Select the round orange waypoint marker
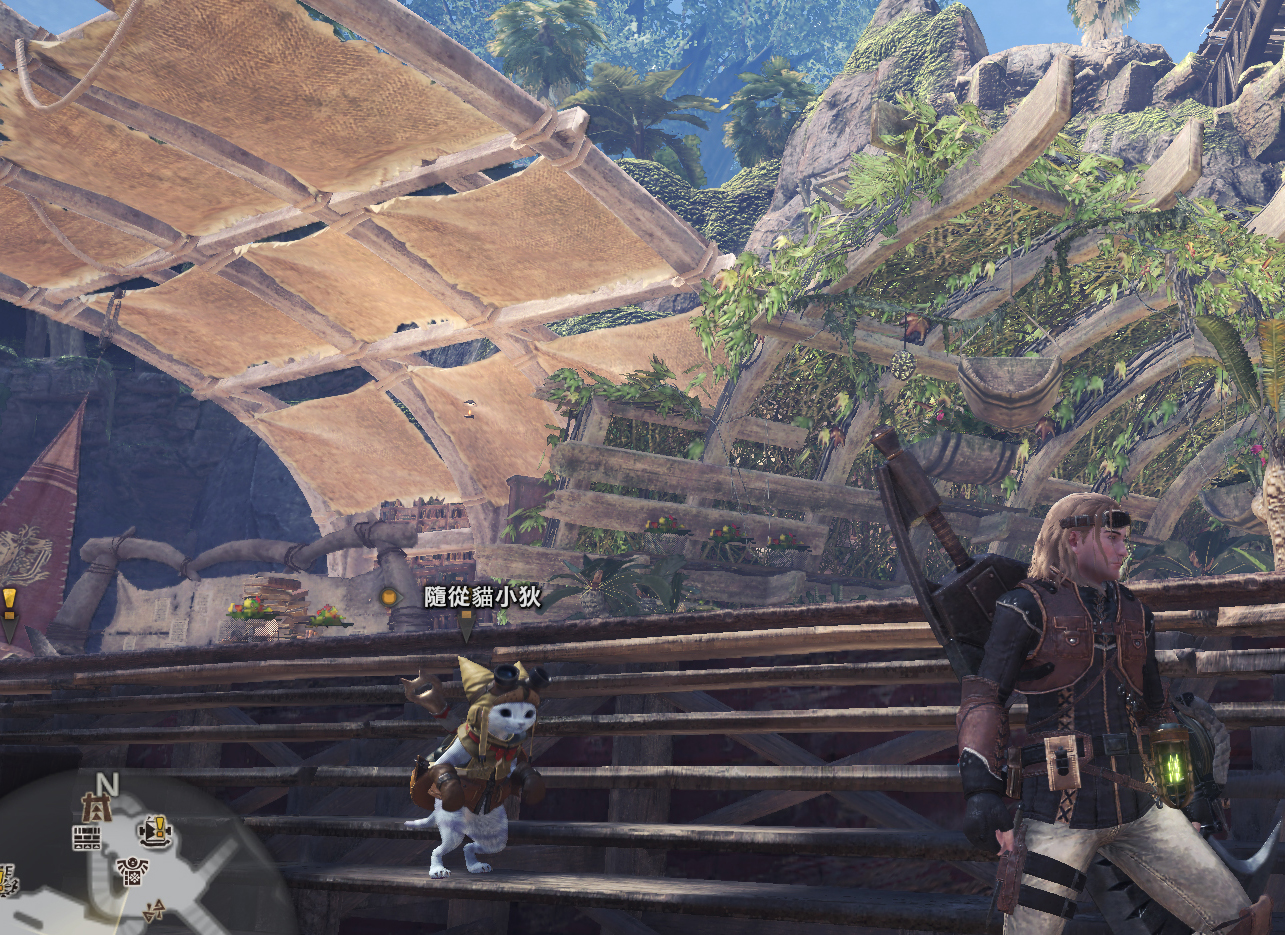Viewport: 1285px width, 935px height. point(389,597)
